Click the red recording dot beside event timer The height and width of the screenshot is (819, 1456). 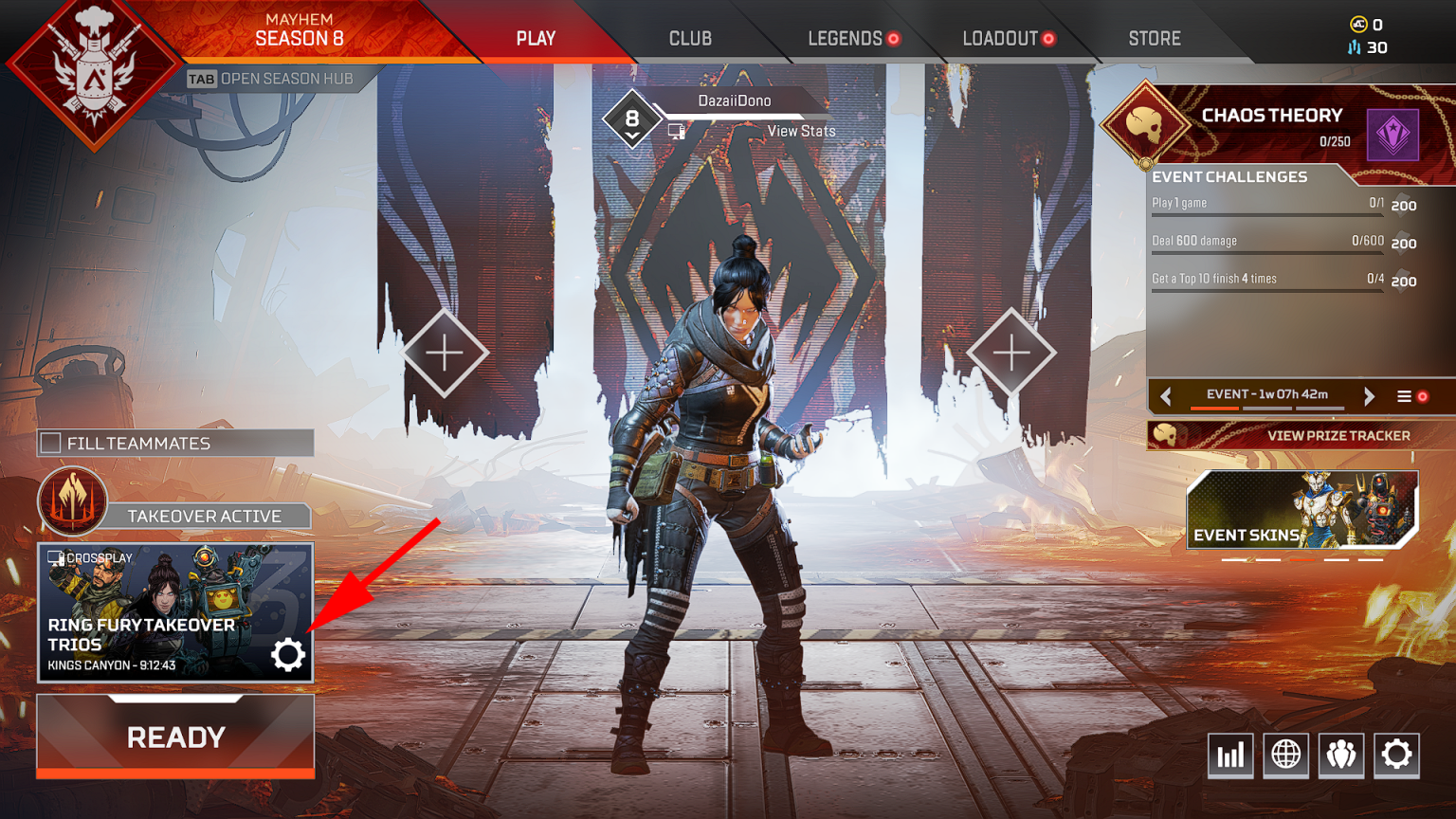[x=1423, y=396]
